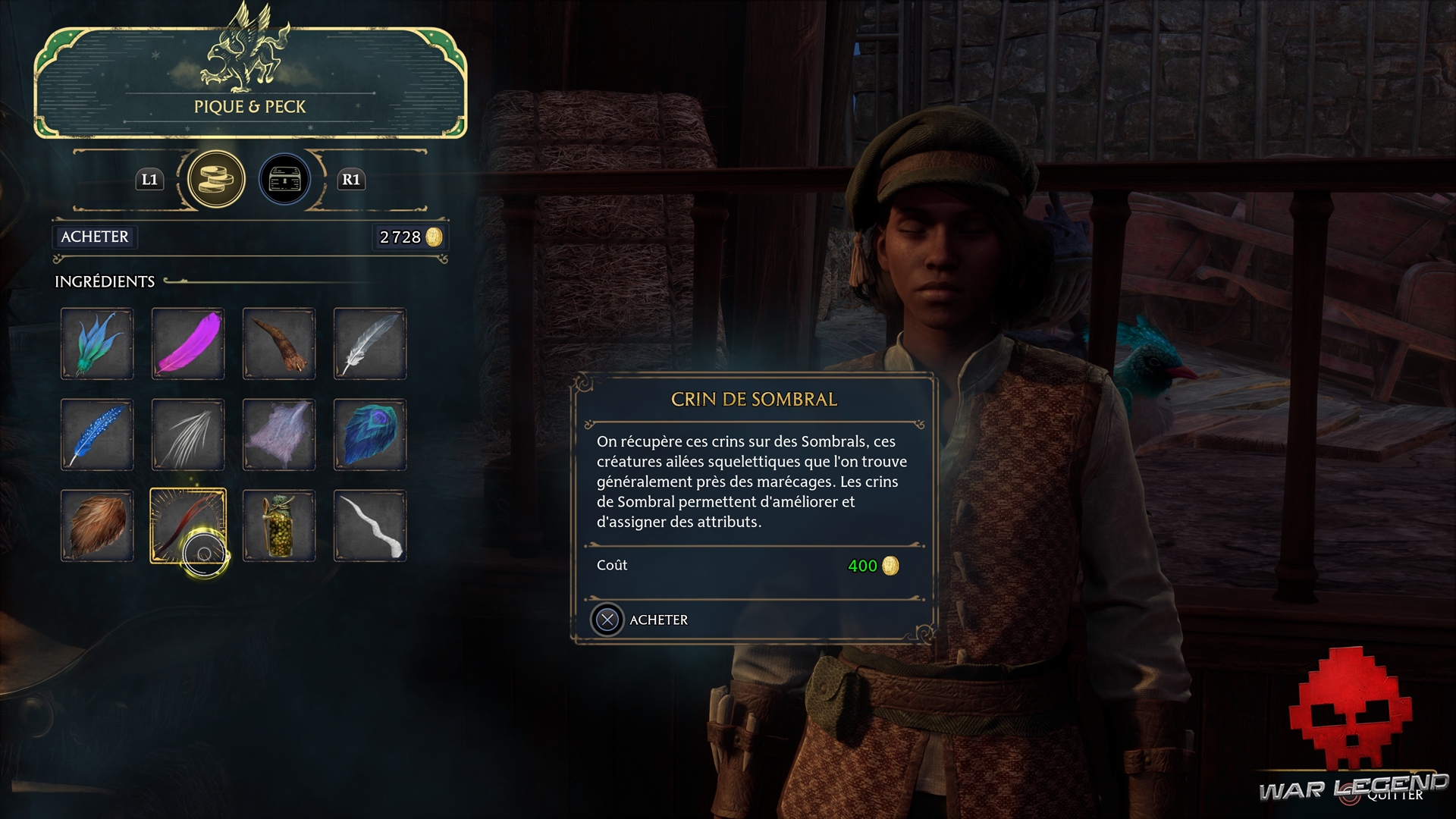Viewport: 1456px width, 819px height.
Task: Select the highlighted Crin de Sombral slot
Action: (x=188, y=526)
